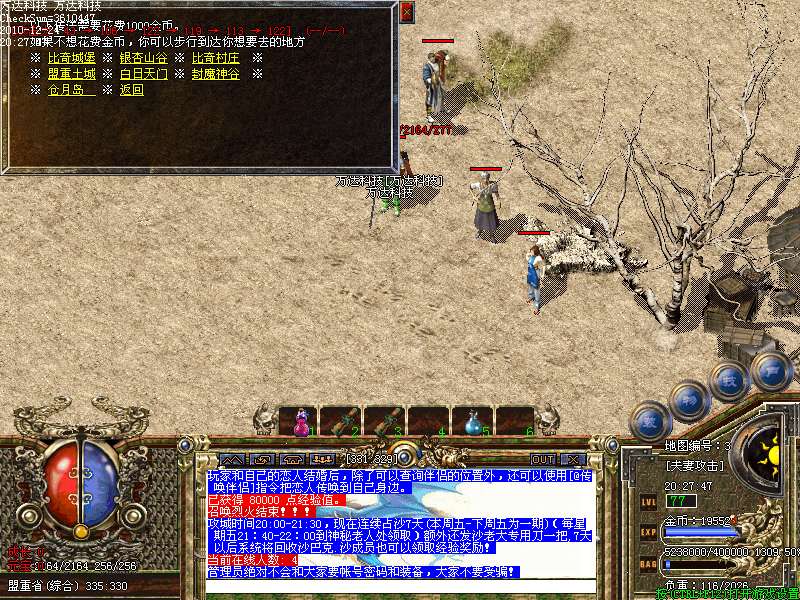Use the scroll in belt slot 3
Screen dimensions: 800x600
[x=385, y=422]
